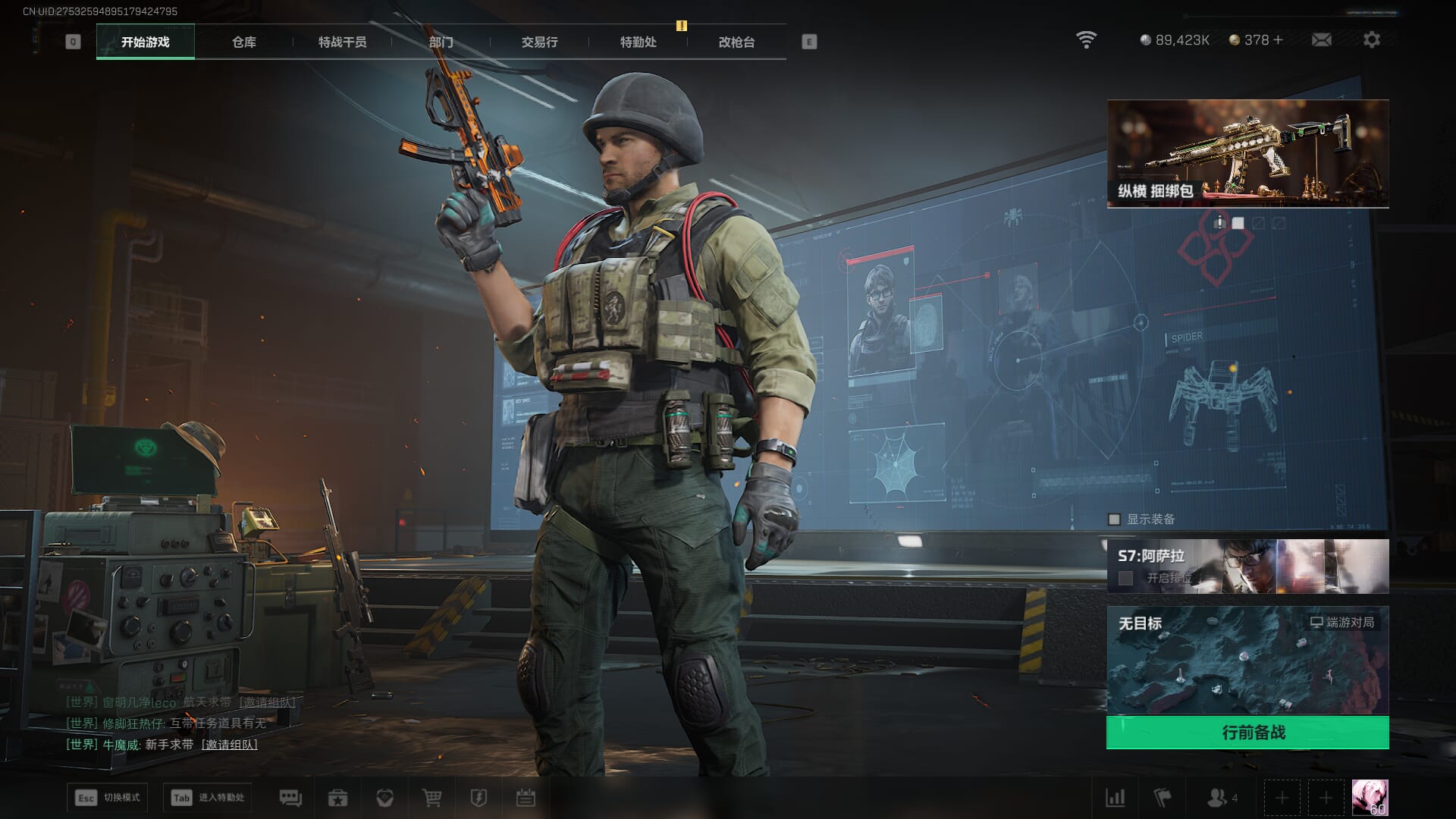Click the 进入特勤处 button
The height and width of the screenshot is (819, 1456).
(x=207, y=798)
